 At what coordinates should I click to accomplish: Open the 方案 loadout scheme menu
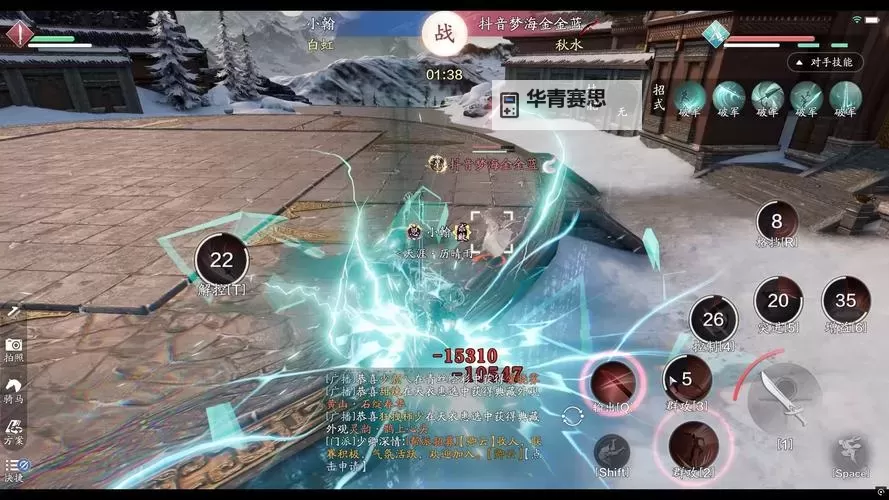point(14,431)
